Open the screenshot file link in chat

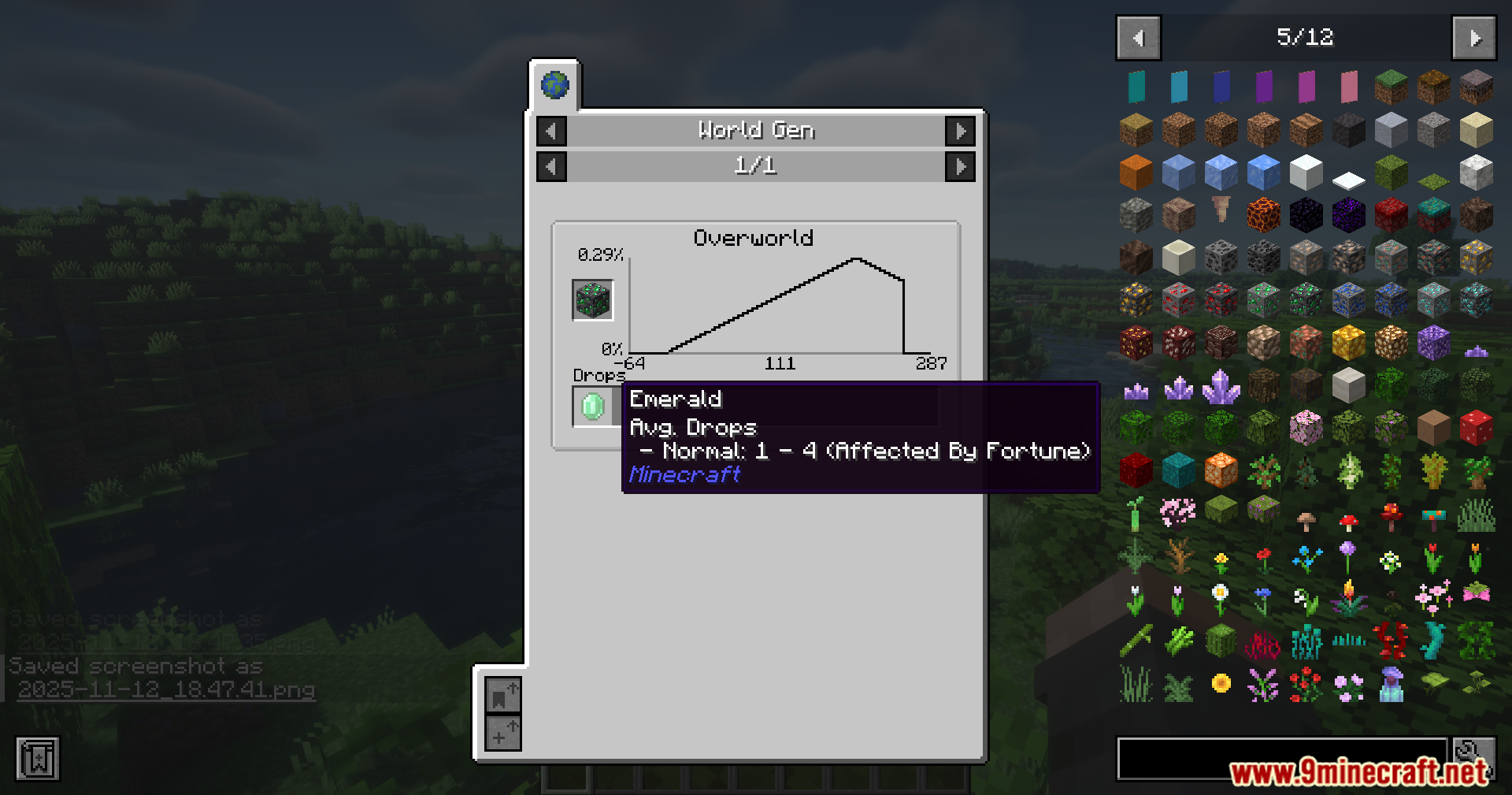pos(166,690)
